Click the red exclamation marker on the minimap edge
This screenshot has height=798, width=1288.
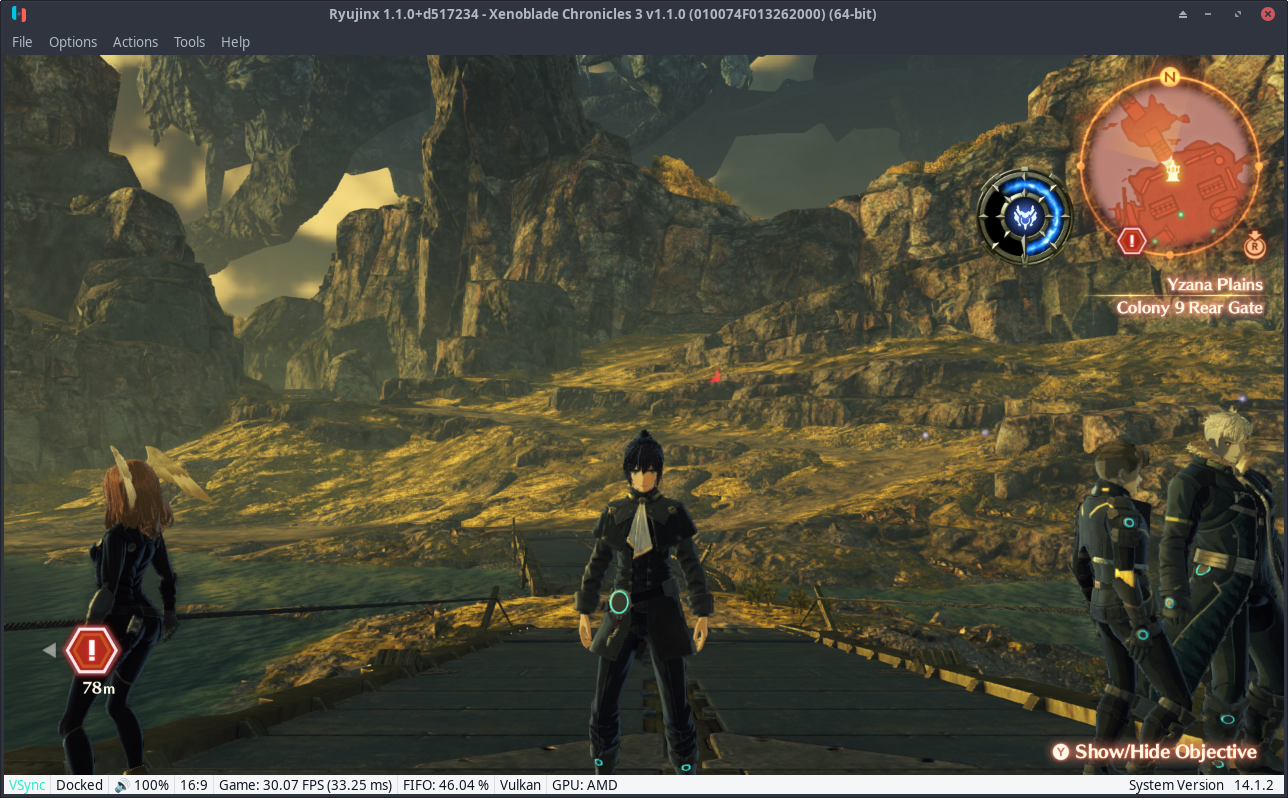point(1130,240)
